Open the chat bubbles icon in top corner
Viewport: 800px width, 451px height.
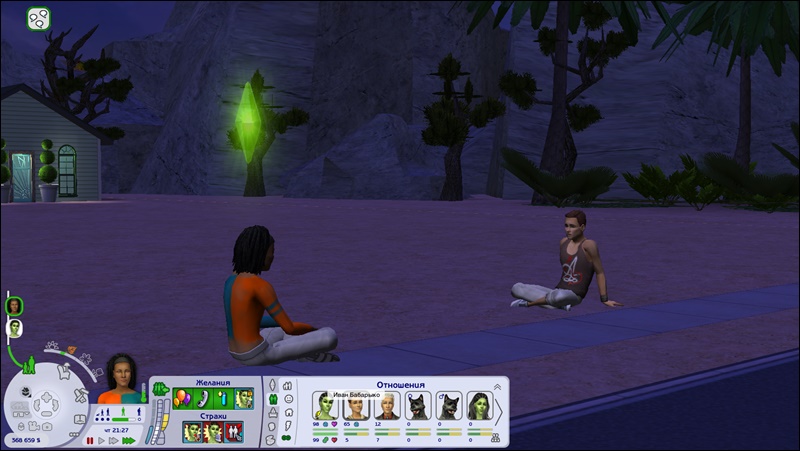pos(38,18)
